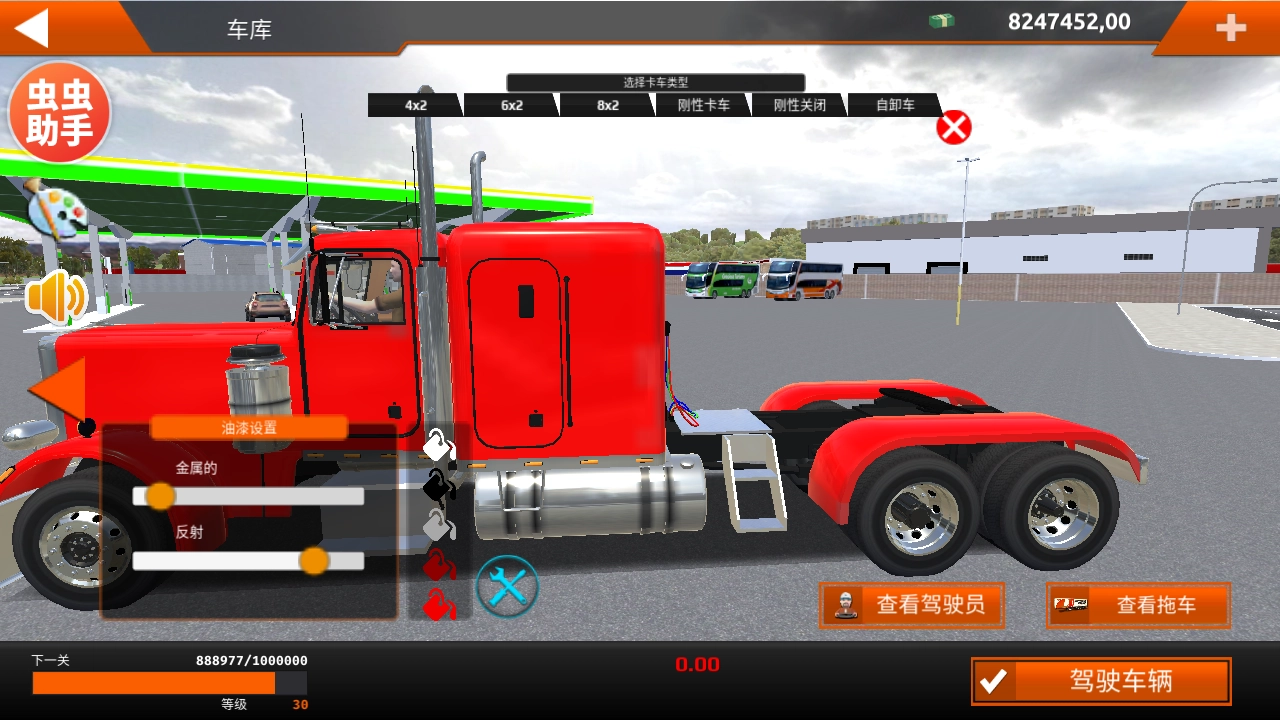Click the 金属的 slider handle
The height and width of the screenshot is (720, 1280).
(160, 496)
